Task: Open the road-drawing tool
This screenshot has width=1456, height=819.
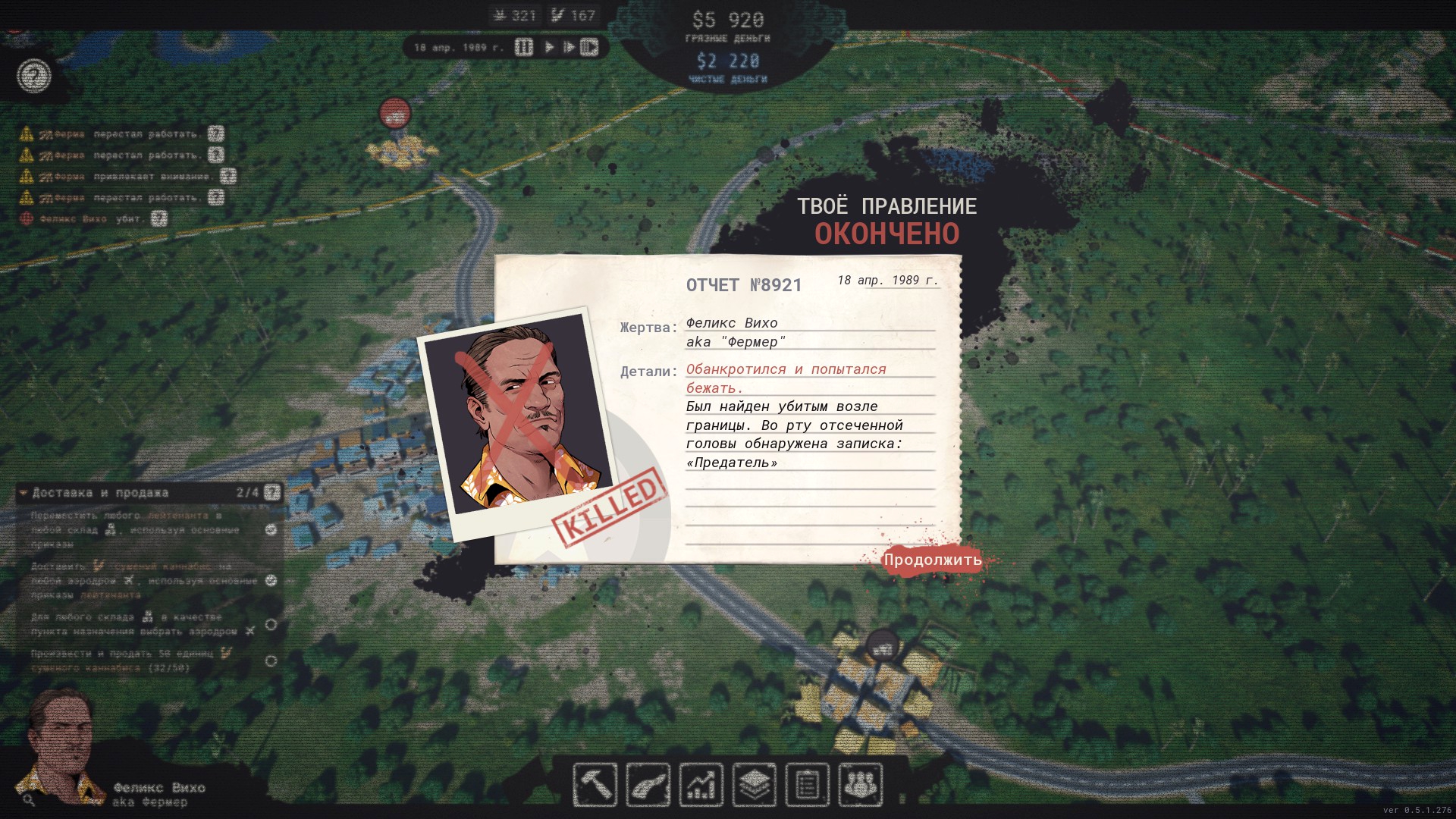Action: click(x=648, y=784)
